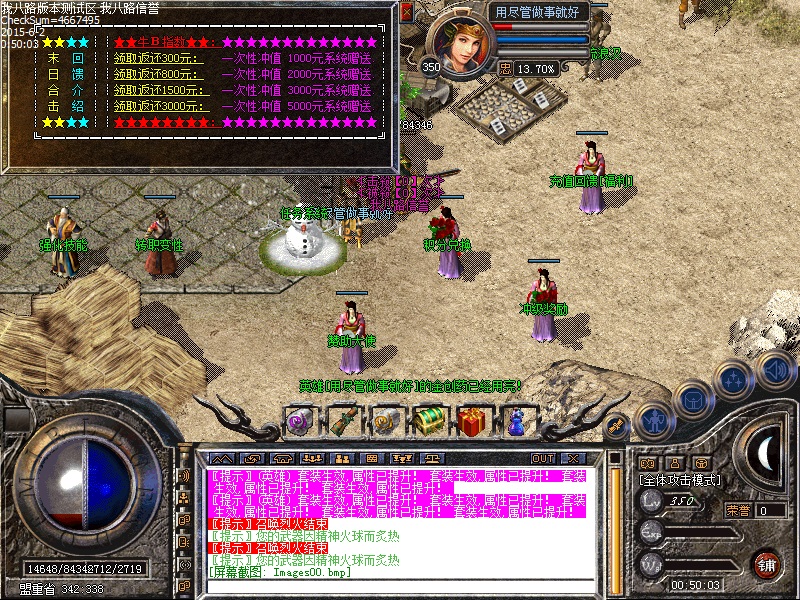Use the rolled scroll item in the belt
Image resolution: width=800 pixels, height=600 pixels.
tap(343, 420)
